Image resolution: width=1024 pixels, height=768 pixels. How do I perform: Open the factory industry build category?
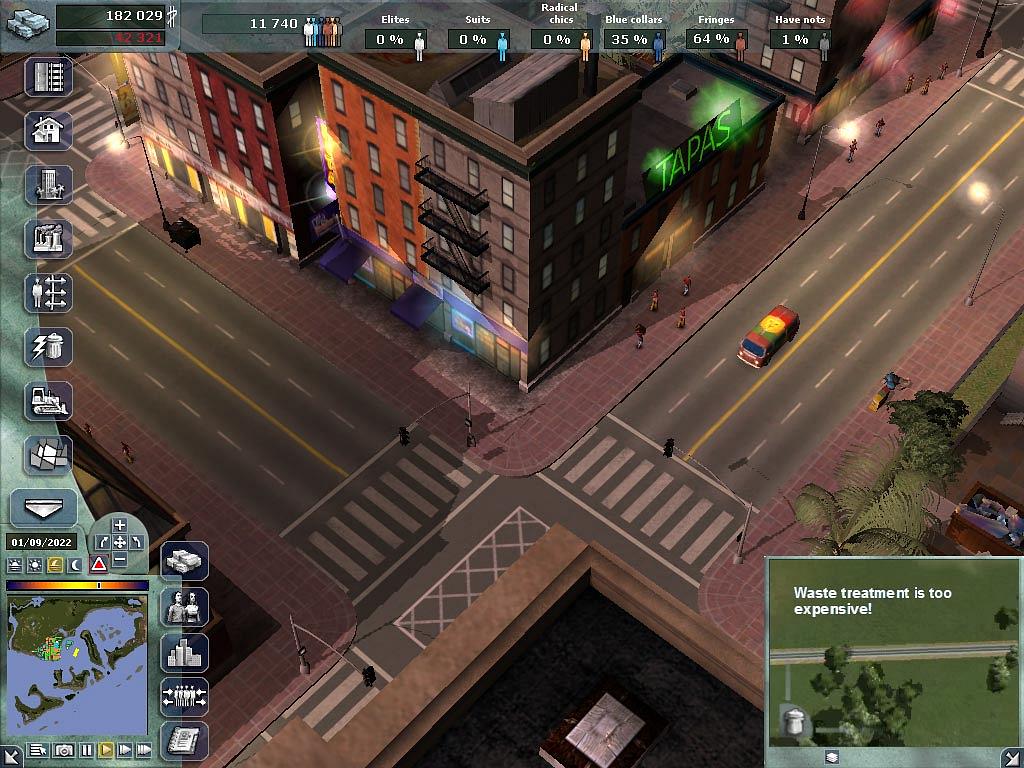click(x=48, y=238)
